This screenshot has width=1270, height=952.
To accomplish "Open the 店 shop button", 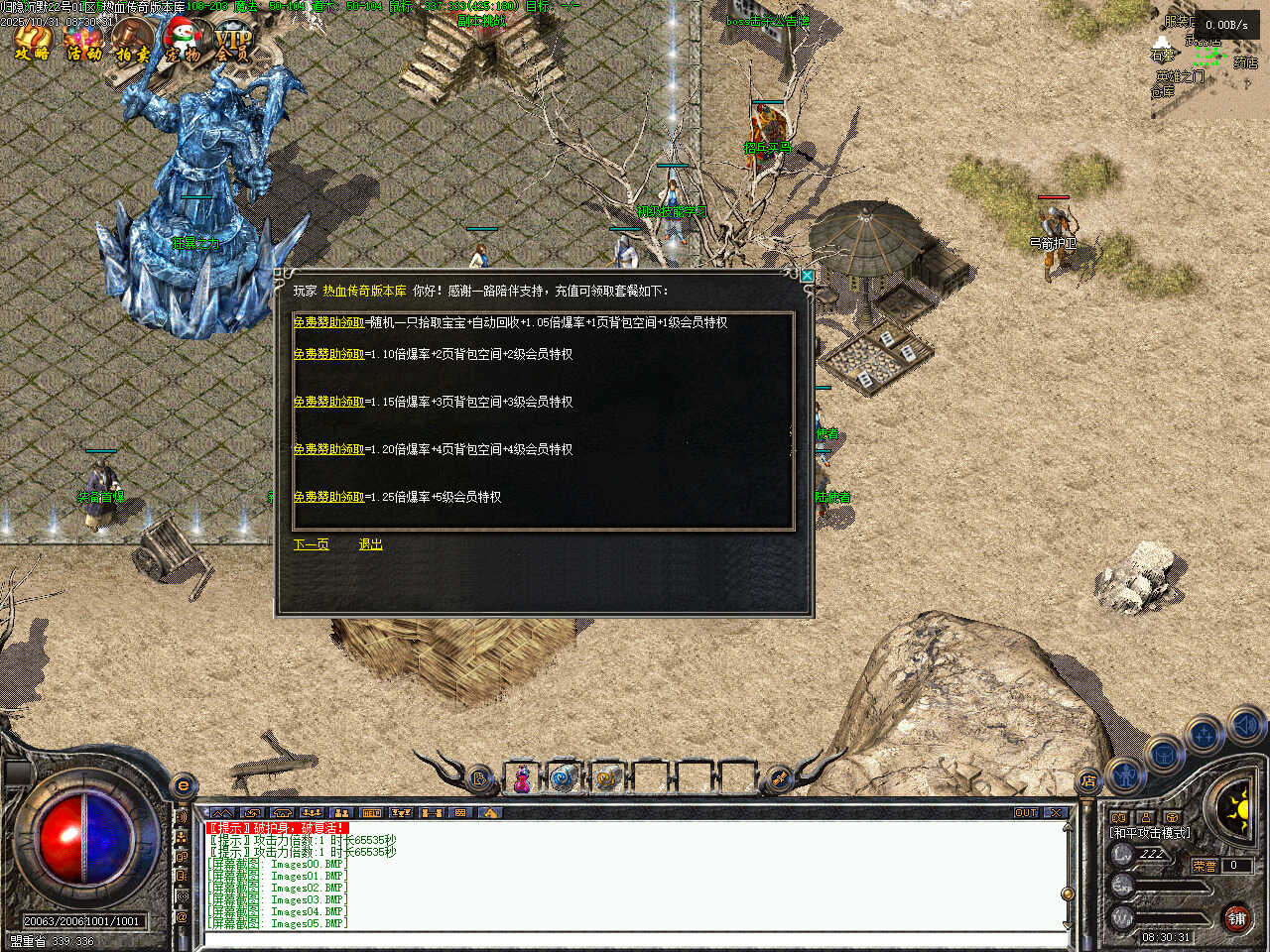I will pos(1088,781).
